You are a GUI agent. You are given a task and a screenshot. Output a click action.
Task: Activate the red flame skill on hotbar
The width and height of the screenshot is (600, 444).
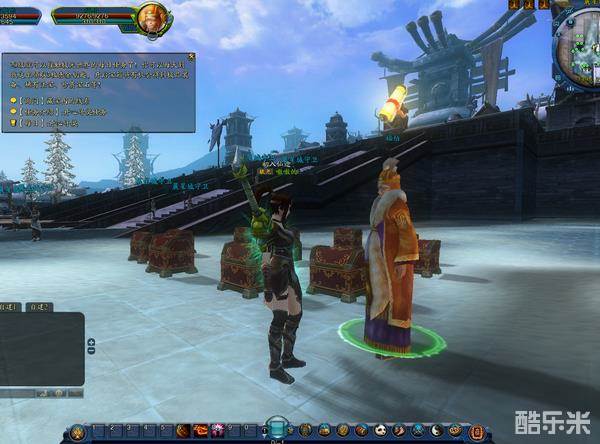202,430
